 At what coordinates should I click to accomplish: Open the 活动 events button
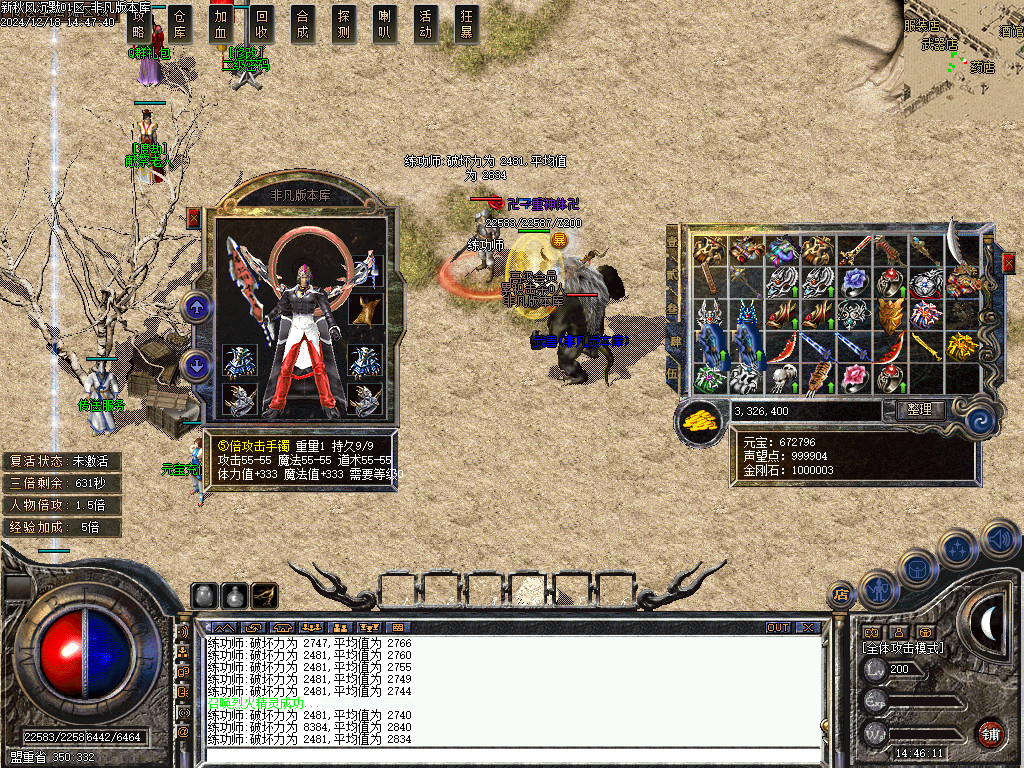pos(426,23)
